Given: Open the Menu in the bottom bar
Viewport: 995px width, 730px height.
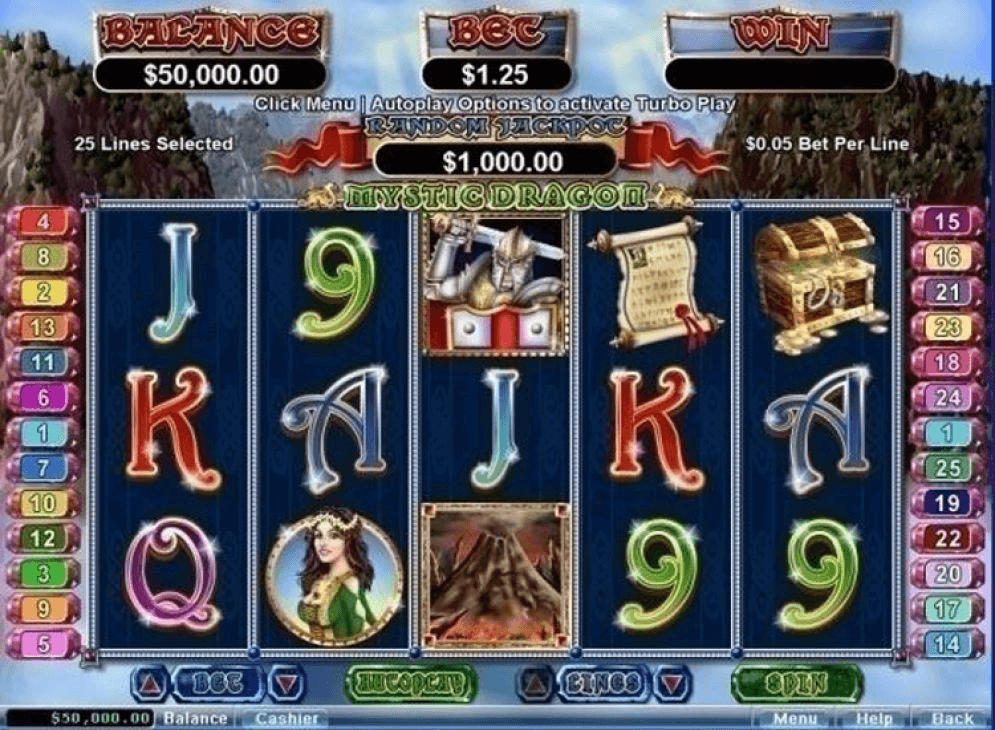Looking at the screenshot, I should [x=794, y=718].
